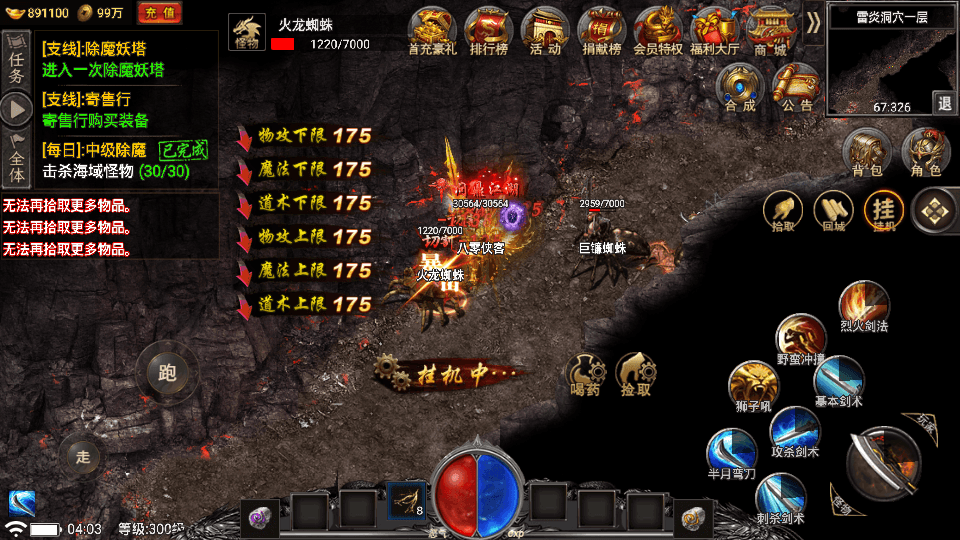Open the 背包 backpack

(x=866, y=153)
